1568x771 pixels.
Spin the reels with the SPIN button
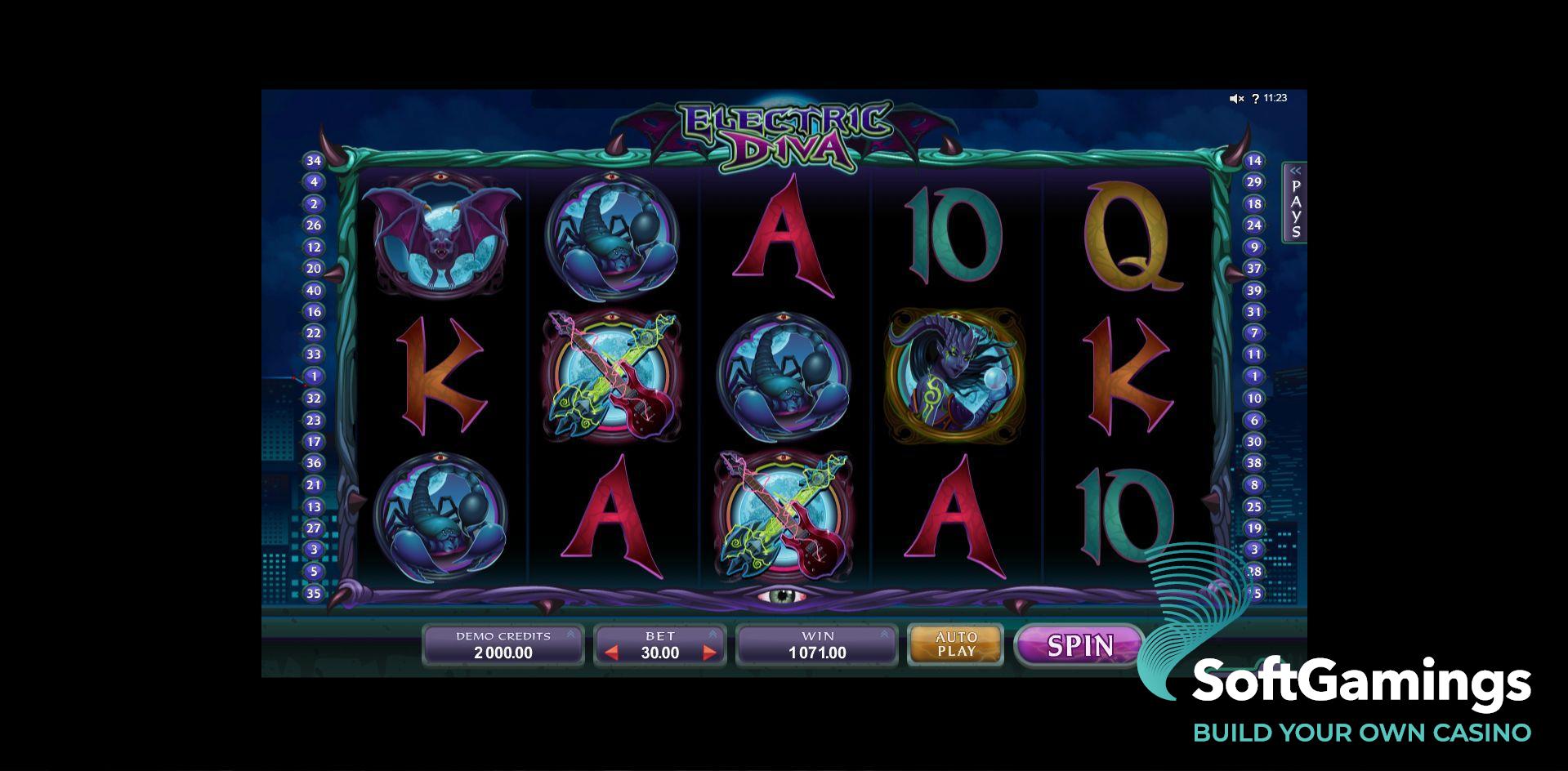click(1079, 645)
